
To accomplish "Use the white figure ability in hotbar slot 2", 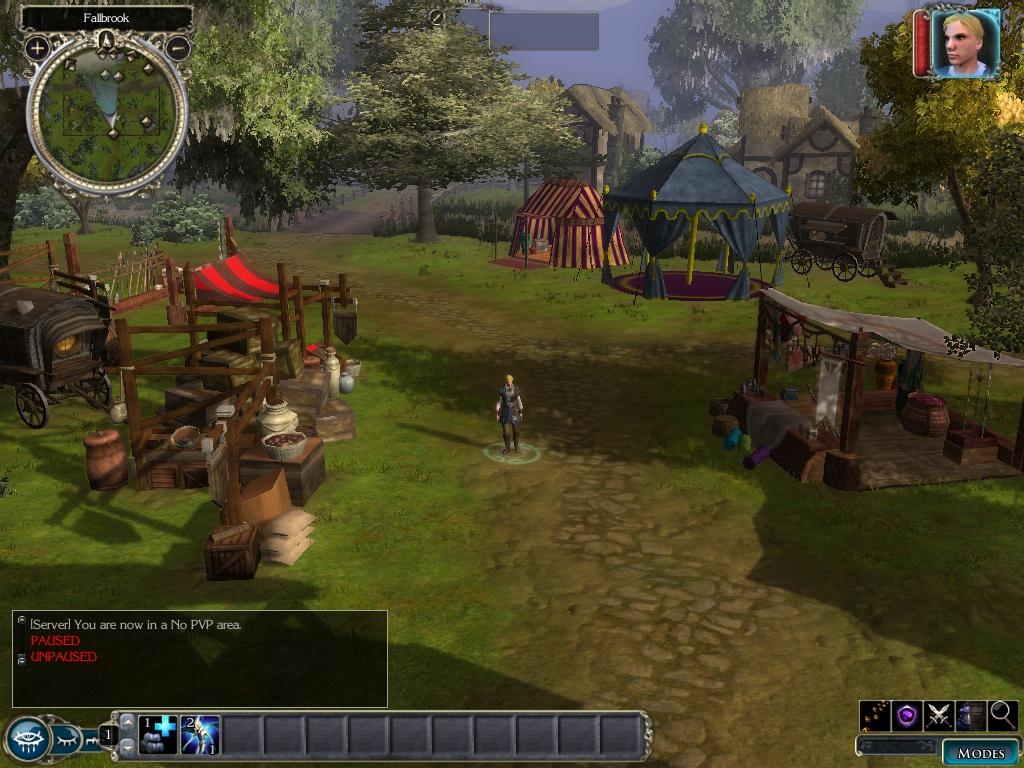I will [x=199, y=735].
